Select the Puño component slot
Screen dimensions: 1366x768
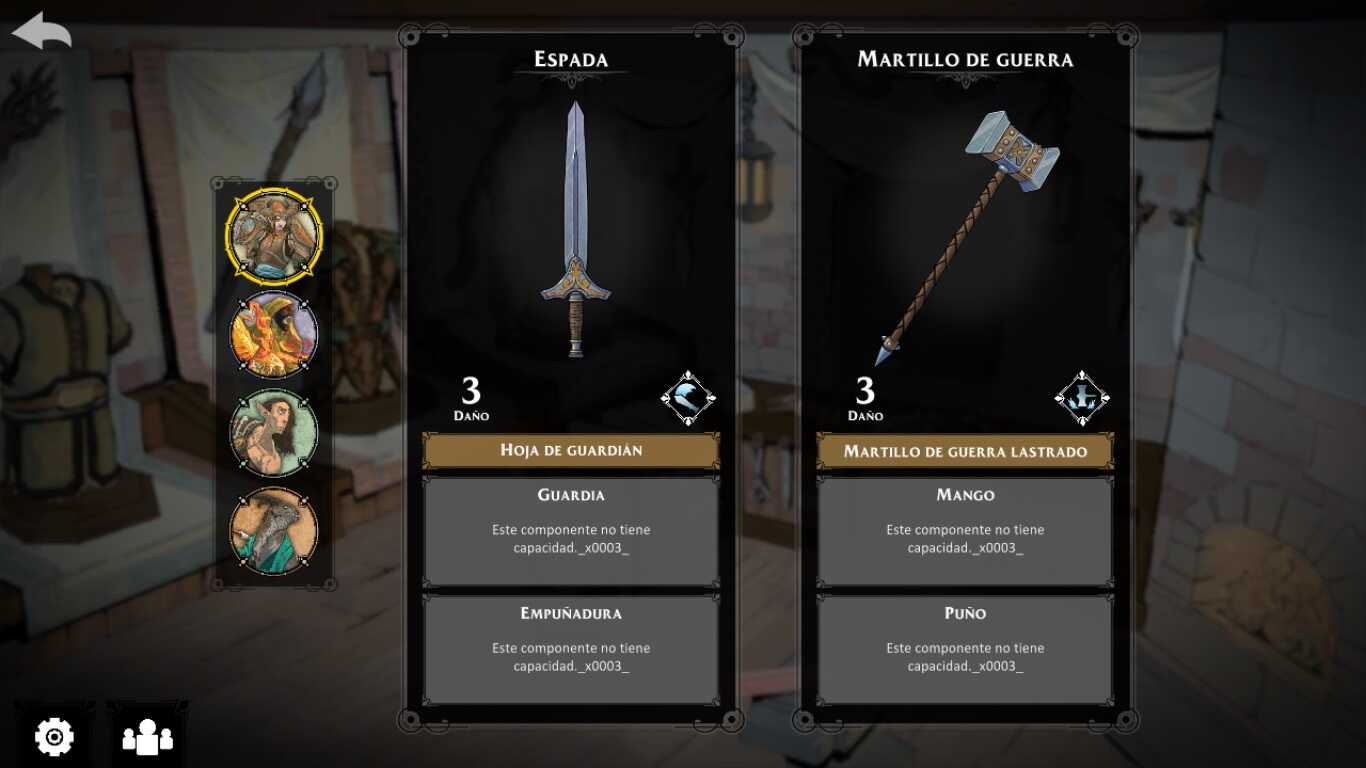tap(965, 649)
